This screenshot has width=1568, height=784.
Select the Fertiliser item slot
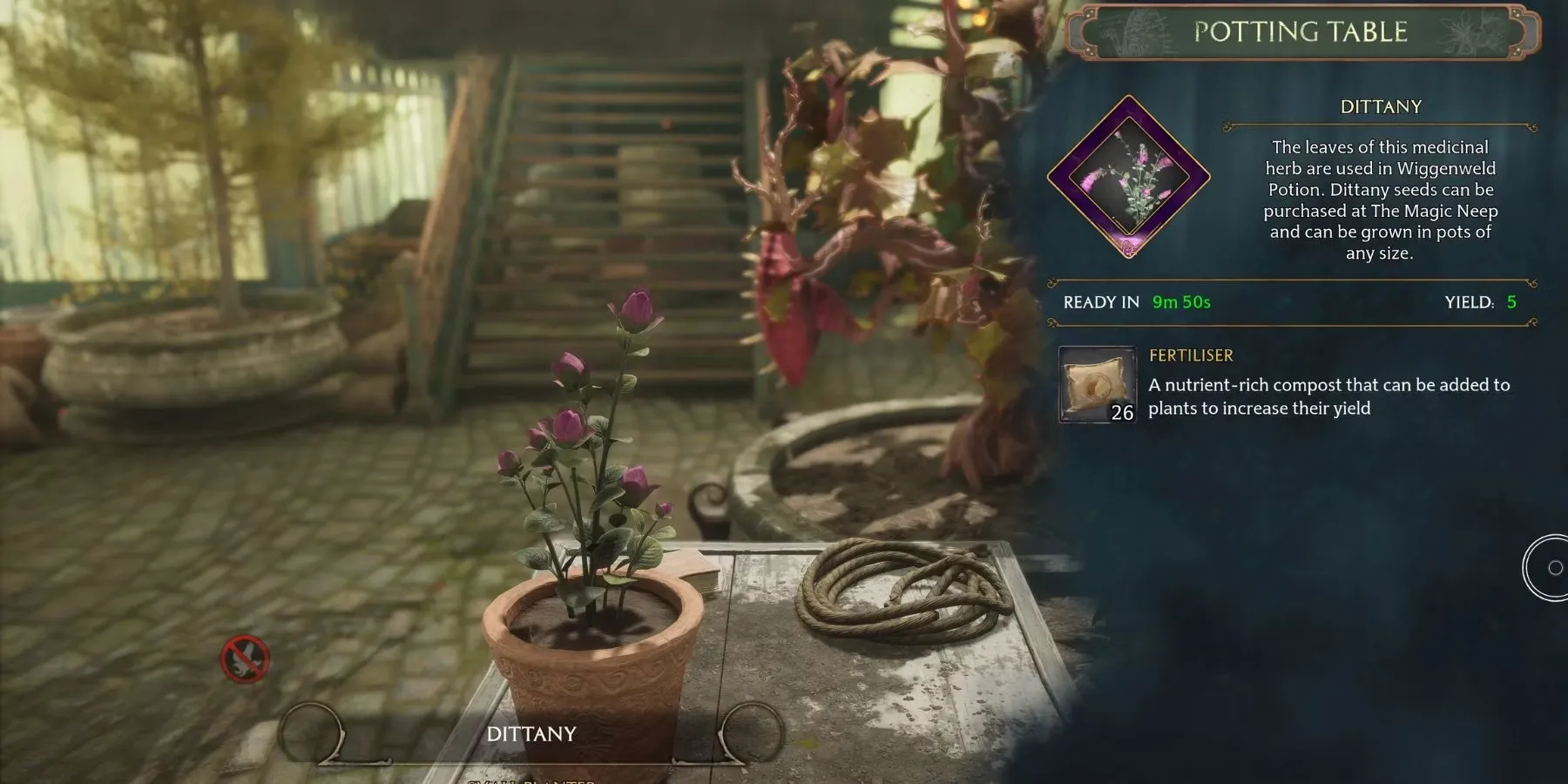1098,385
